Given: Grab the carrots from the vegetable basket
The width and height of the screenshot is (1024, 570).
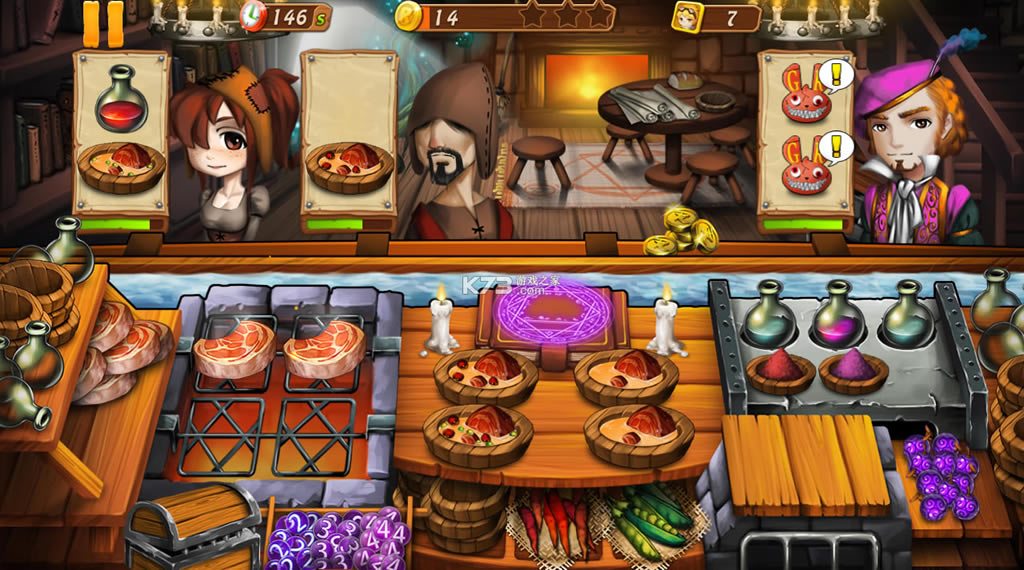Looking at the screenshot, I should (x=550, y=515).
